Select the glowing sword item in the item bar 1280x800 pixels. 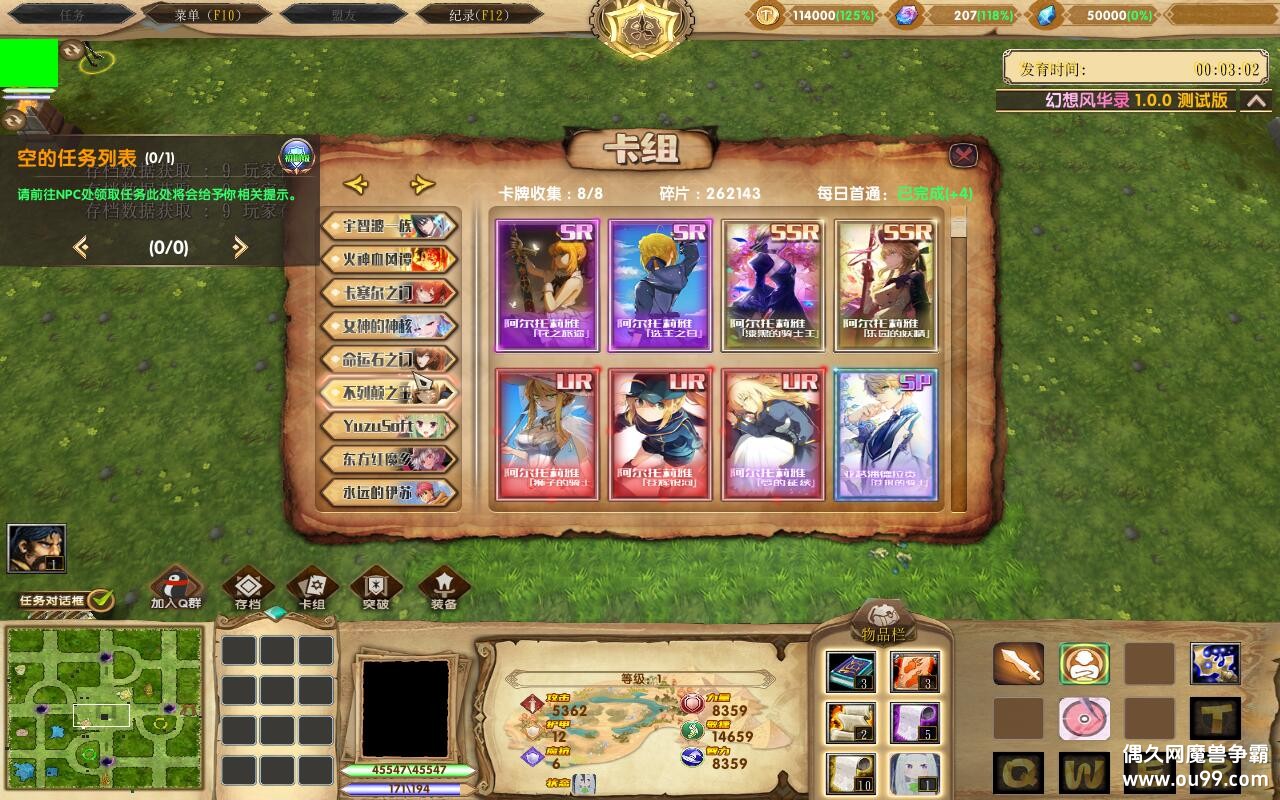(1017, 662)
